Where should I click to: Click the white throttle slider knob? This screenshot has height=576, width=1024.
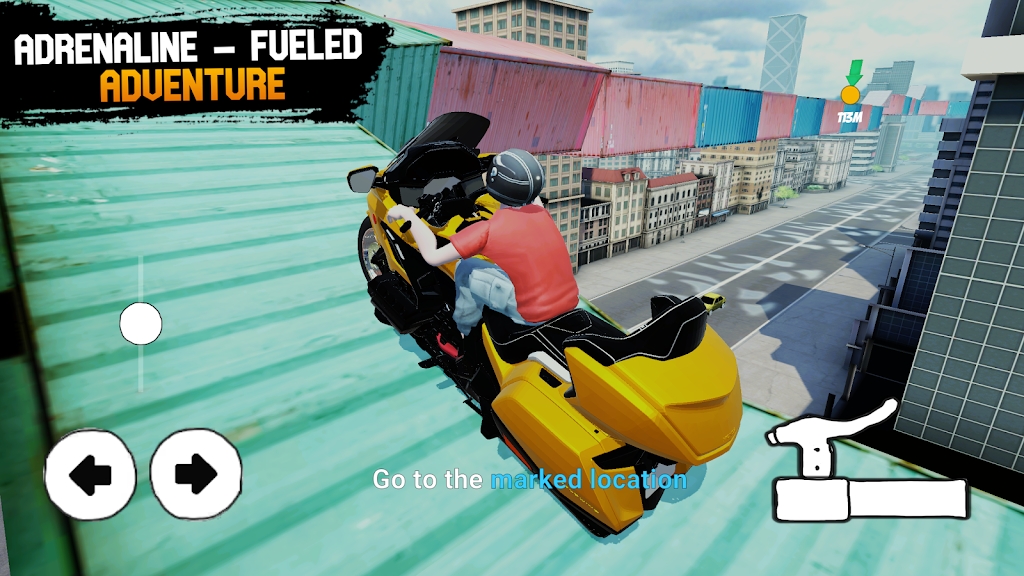click(x=141, y=324)
